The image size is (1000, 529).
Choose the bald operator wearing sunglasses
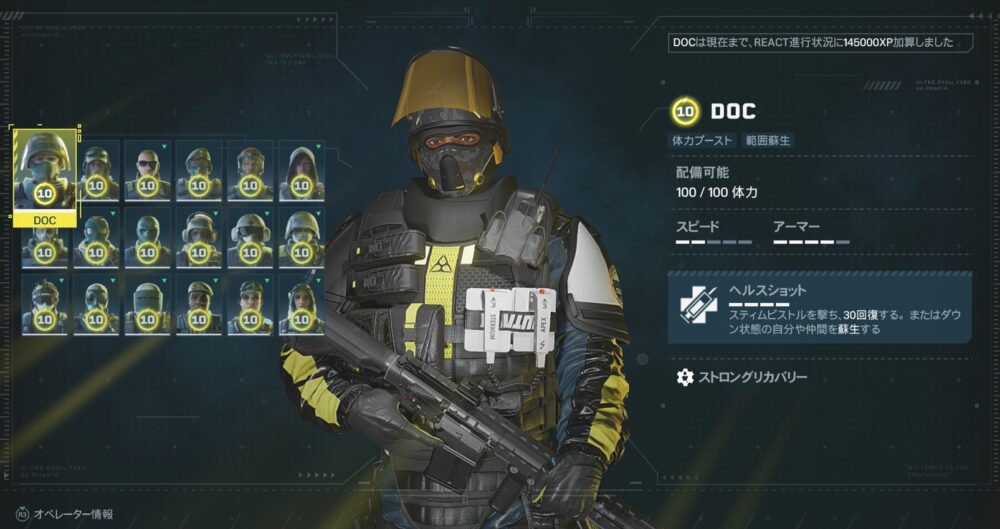pos(147,170)
